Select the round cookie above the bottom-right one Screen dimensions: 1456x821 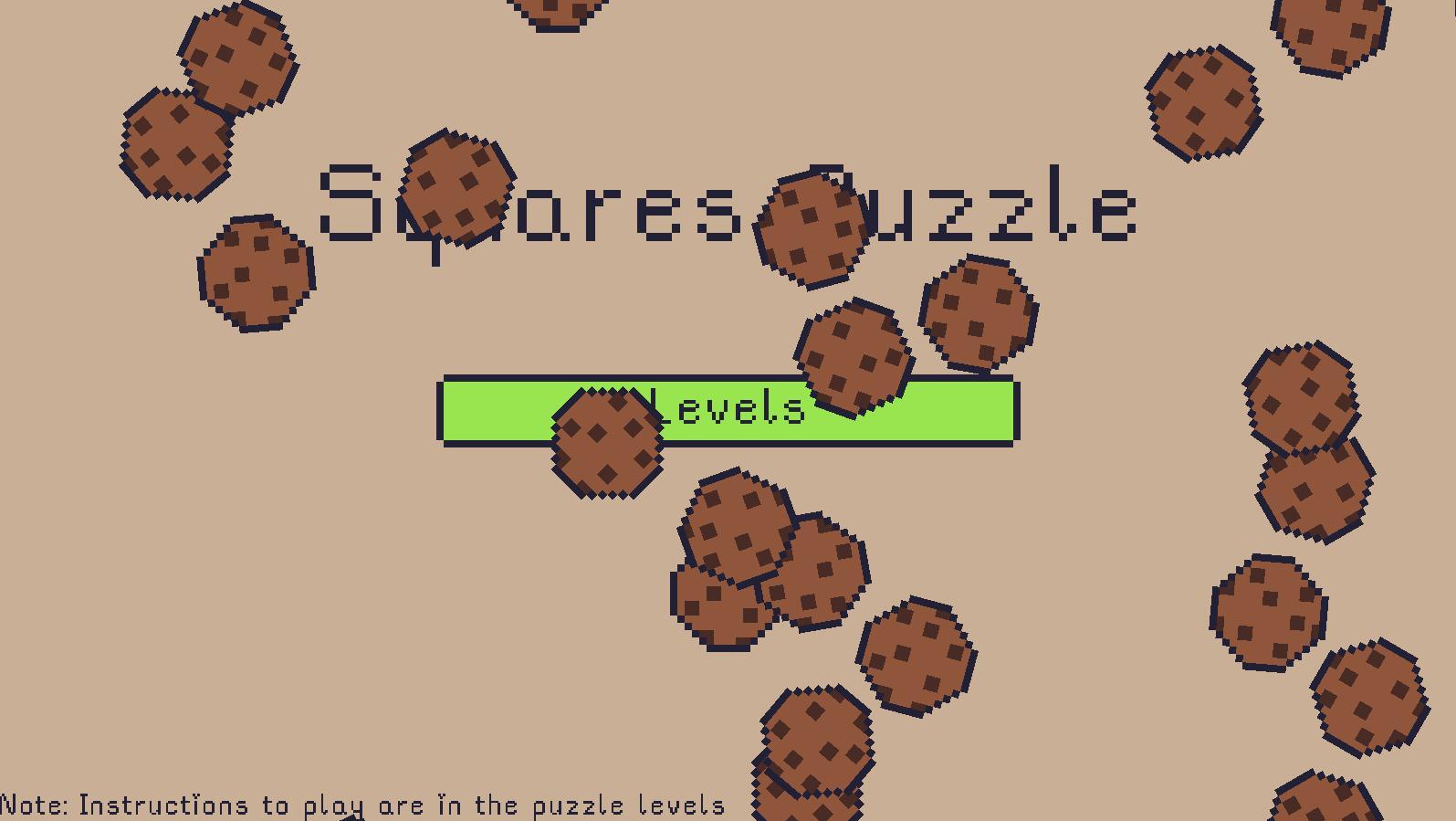click(1367, 694)
